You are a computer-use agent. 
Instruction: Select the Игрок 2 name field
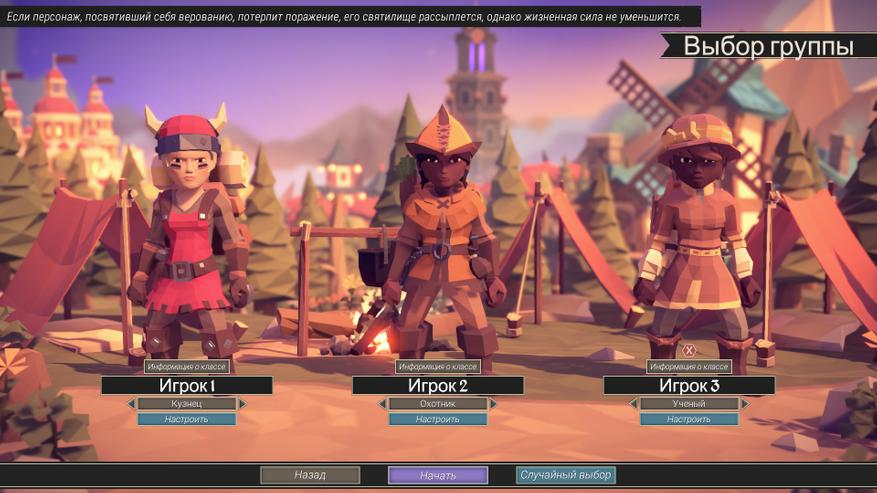click(x=438, y=386)
